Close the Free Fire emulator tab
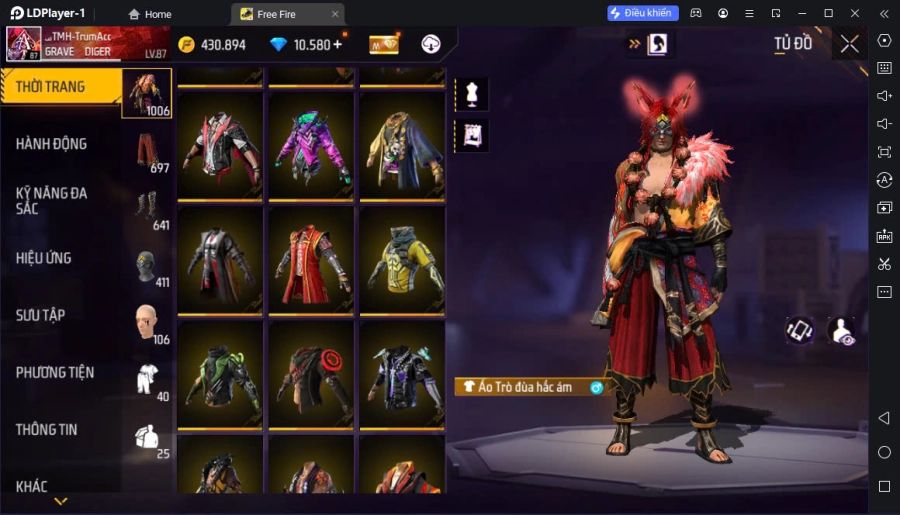Viewport: 900px width, 515px height. pyautogui.click(x=336, y=14)
